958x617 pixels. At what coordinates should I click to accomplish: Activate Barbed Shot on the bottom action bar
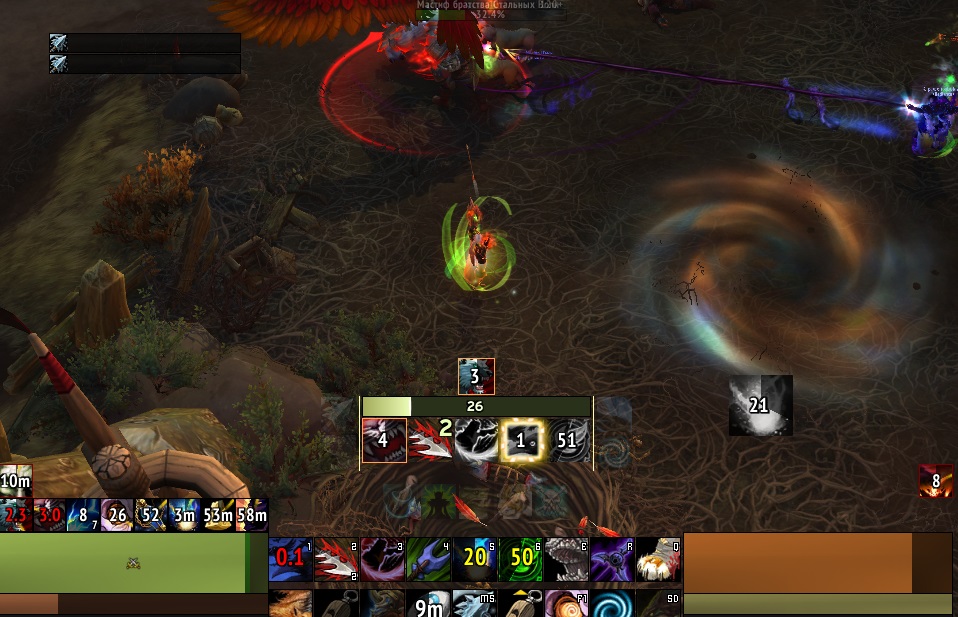(x=336, y=560)
